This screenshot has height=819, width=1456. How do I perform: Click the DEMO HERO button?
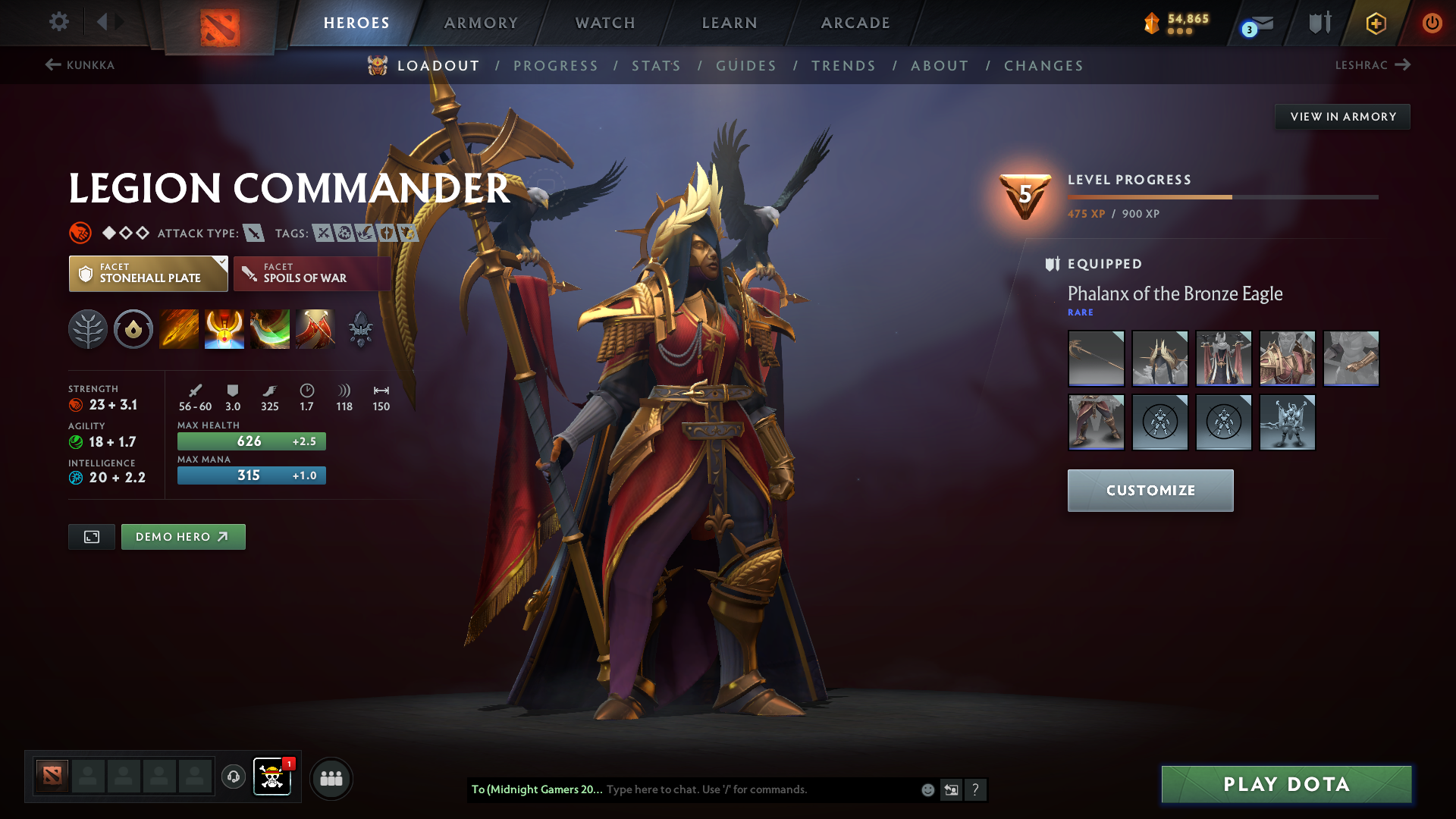pos(183,536)
